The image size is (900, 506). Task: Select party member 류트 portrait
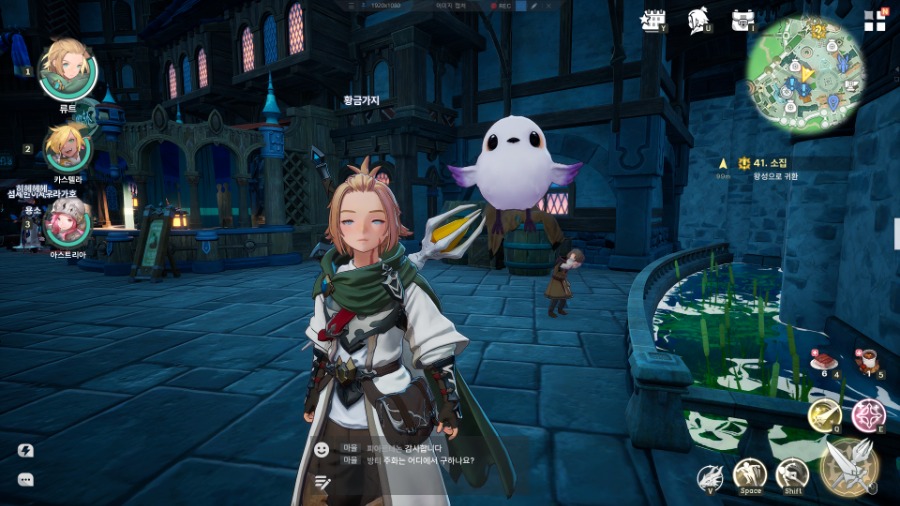67,69
